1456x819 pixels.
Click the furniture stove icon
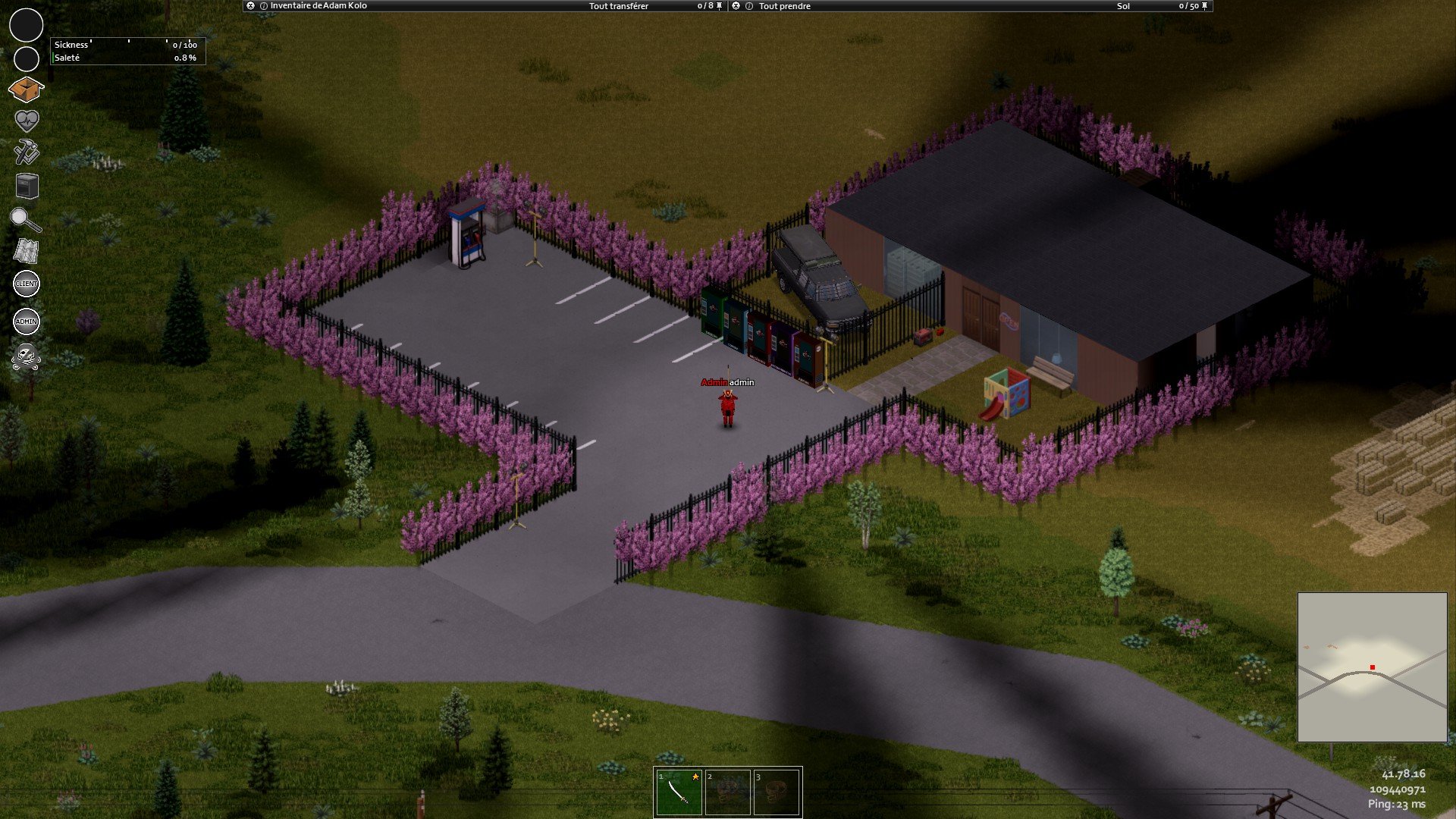point(27,186)
